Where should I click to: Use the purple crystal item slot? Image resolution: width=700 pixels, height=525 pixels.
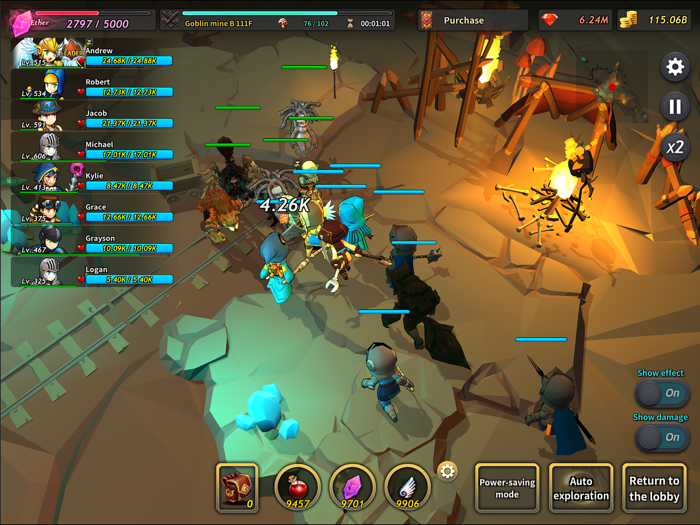352,486
